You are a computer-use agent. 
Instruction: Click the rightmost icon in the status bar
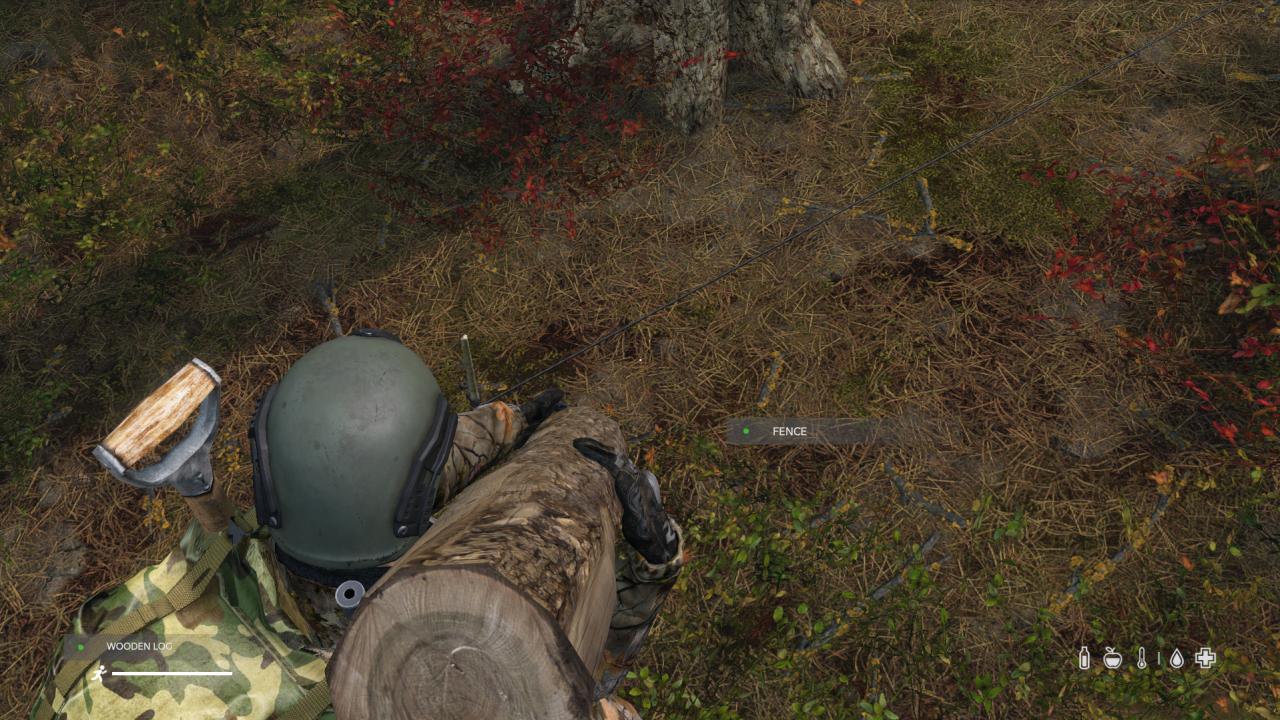click(x=1204, y=658)
